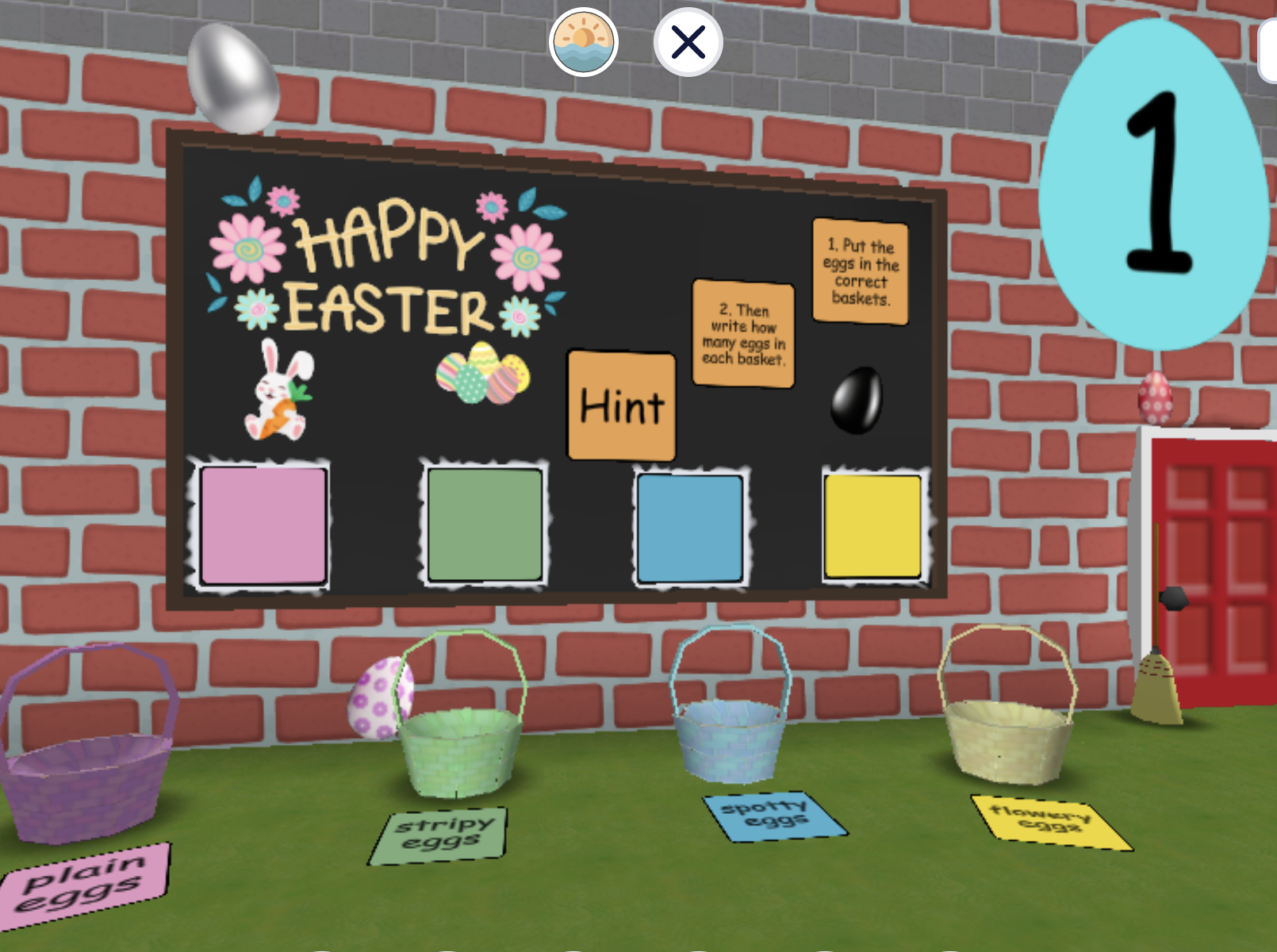Close the activity with the X button

[x=687, y=40]
